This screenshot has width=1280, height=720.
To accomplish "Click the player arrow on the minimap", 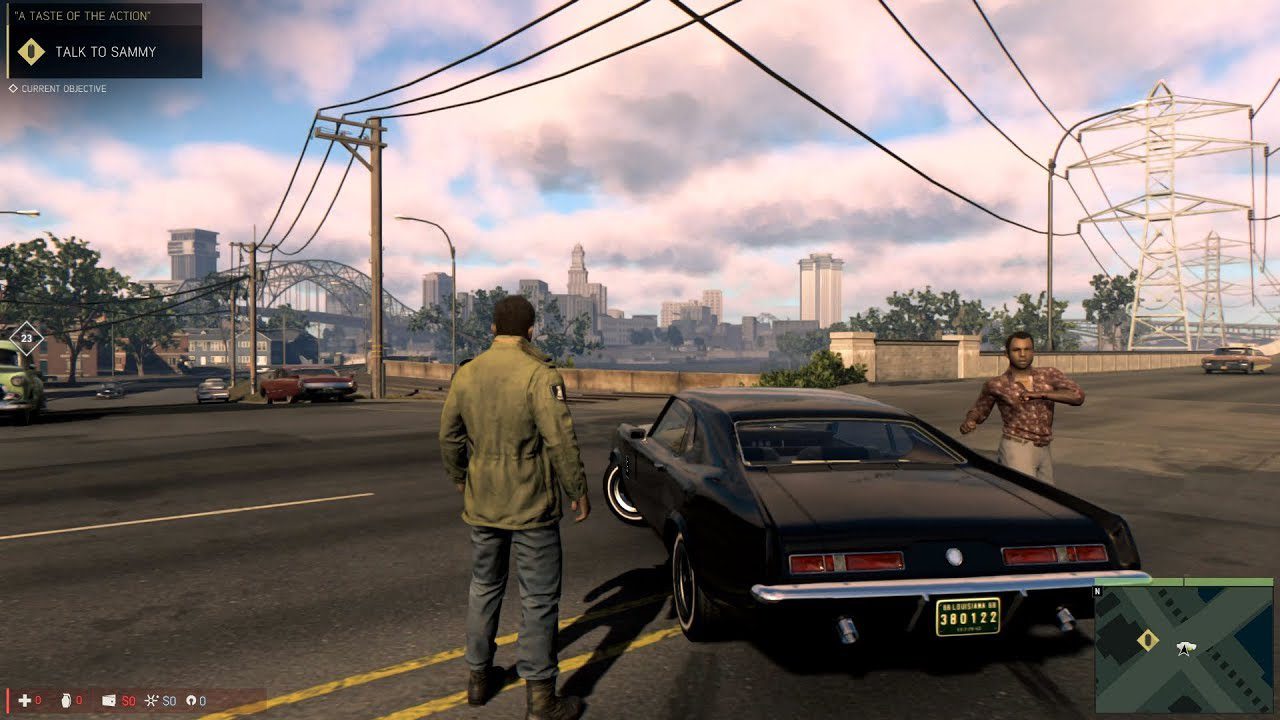I will click(1185, 649).
